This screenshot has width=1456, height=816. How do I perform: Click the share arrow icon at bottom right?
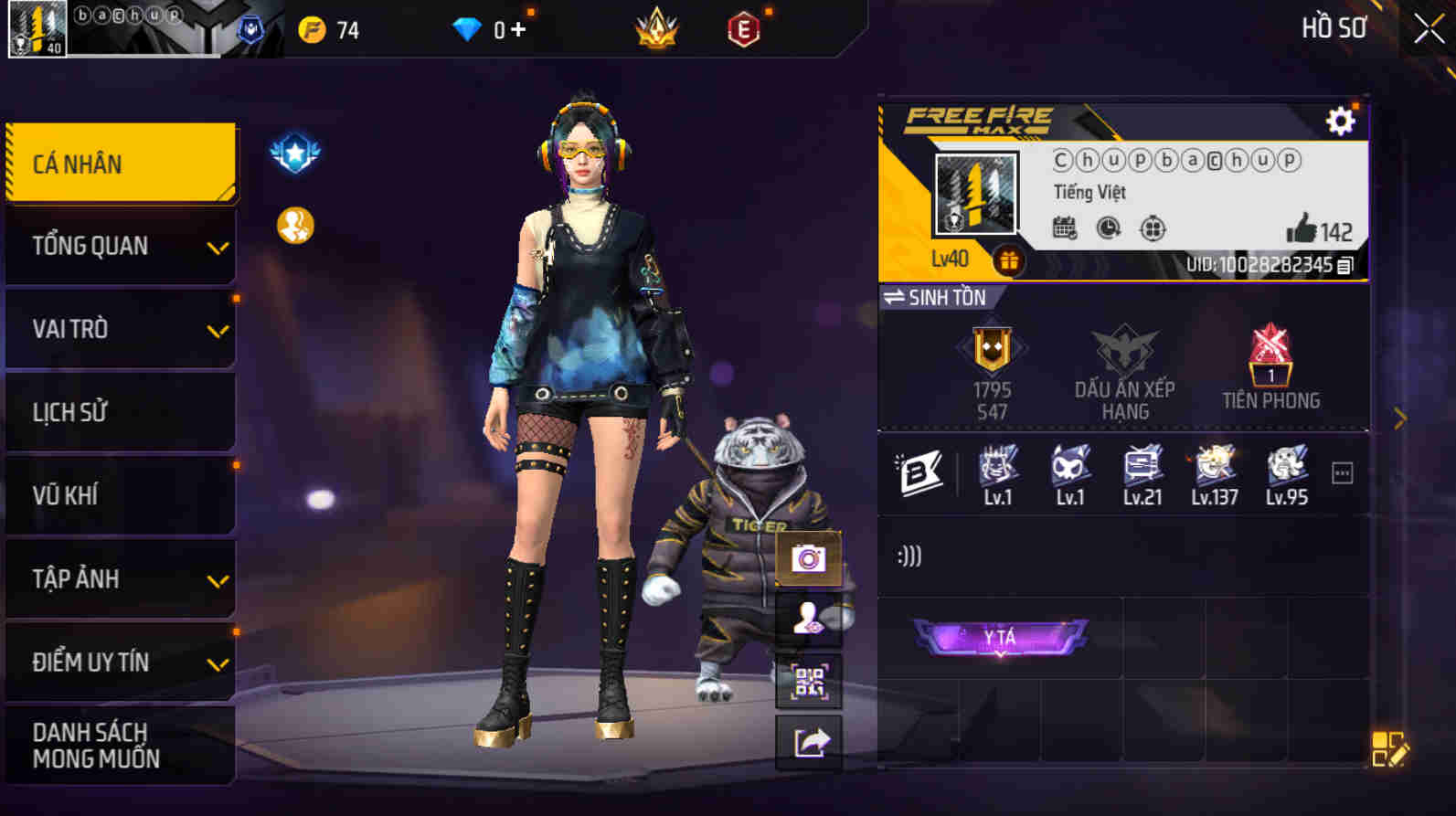(808, 742)
